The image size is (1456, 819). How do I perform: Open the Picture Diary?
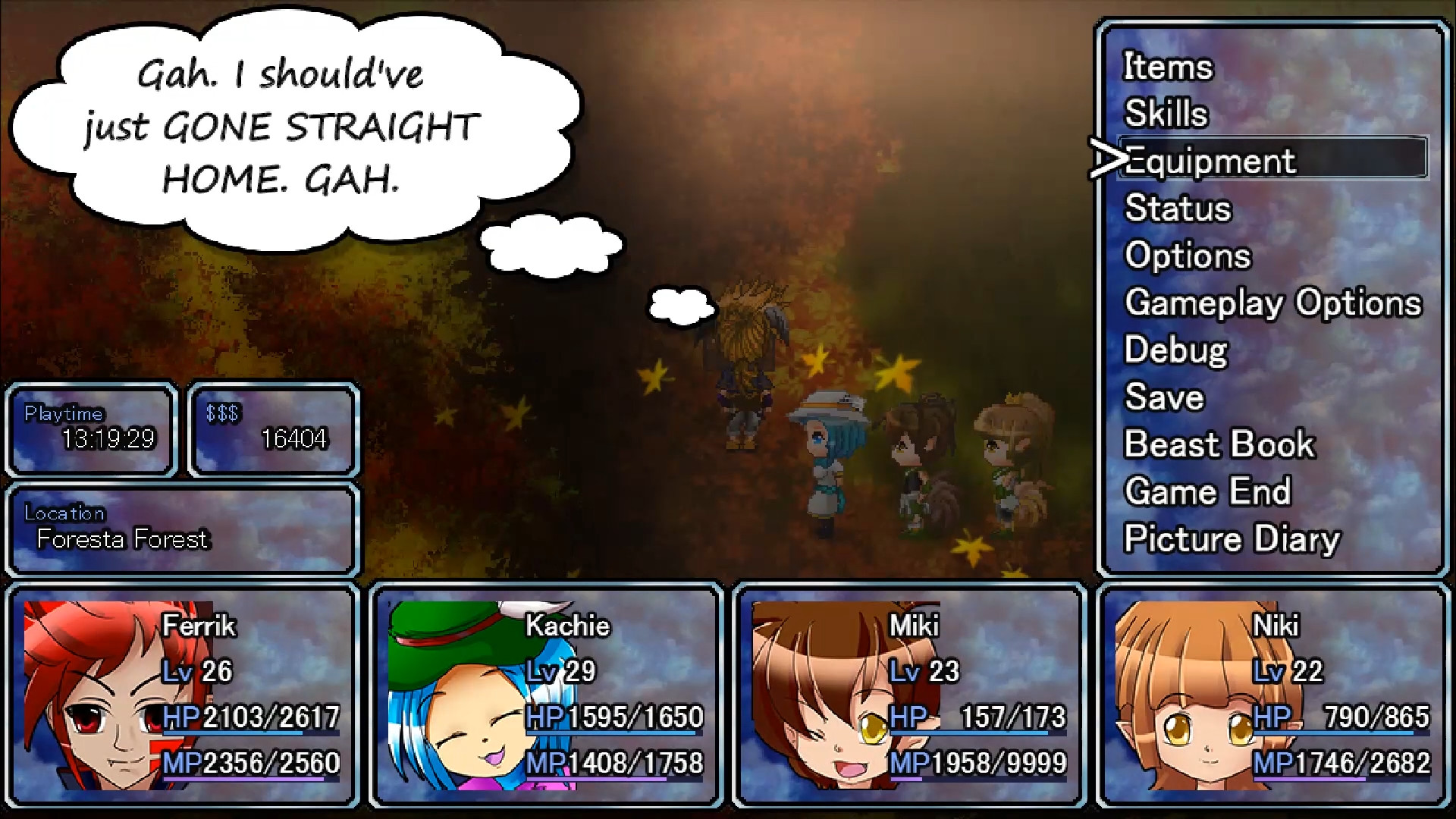1232,538
